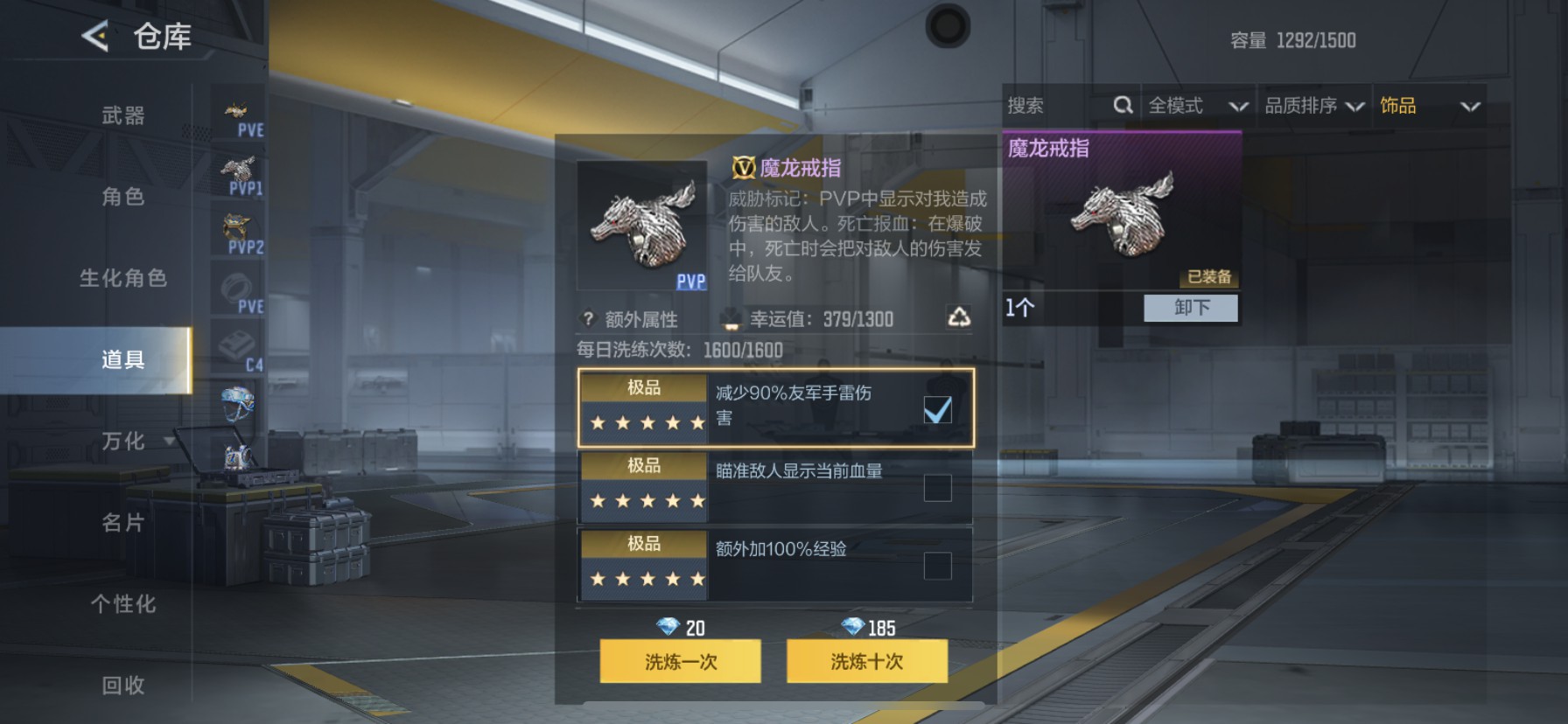1568x724 pixels.
Task: Click the magnifier icon in search bar
Action: (1123, 105)
